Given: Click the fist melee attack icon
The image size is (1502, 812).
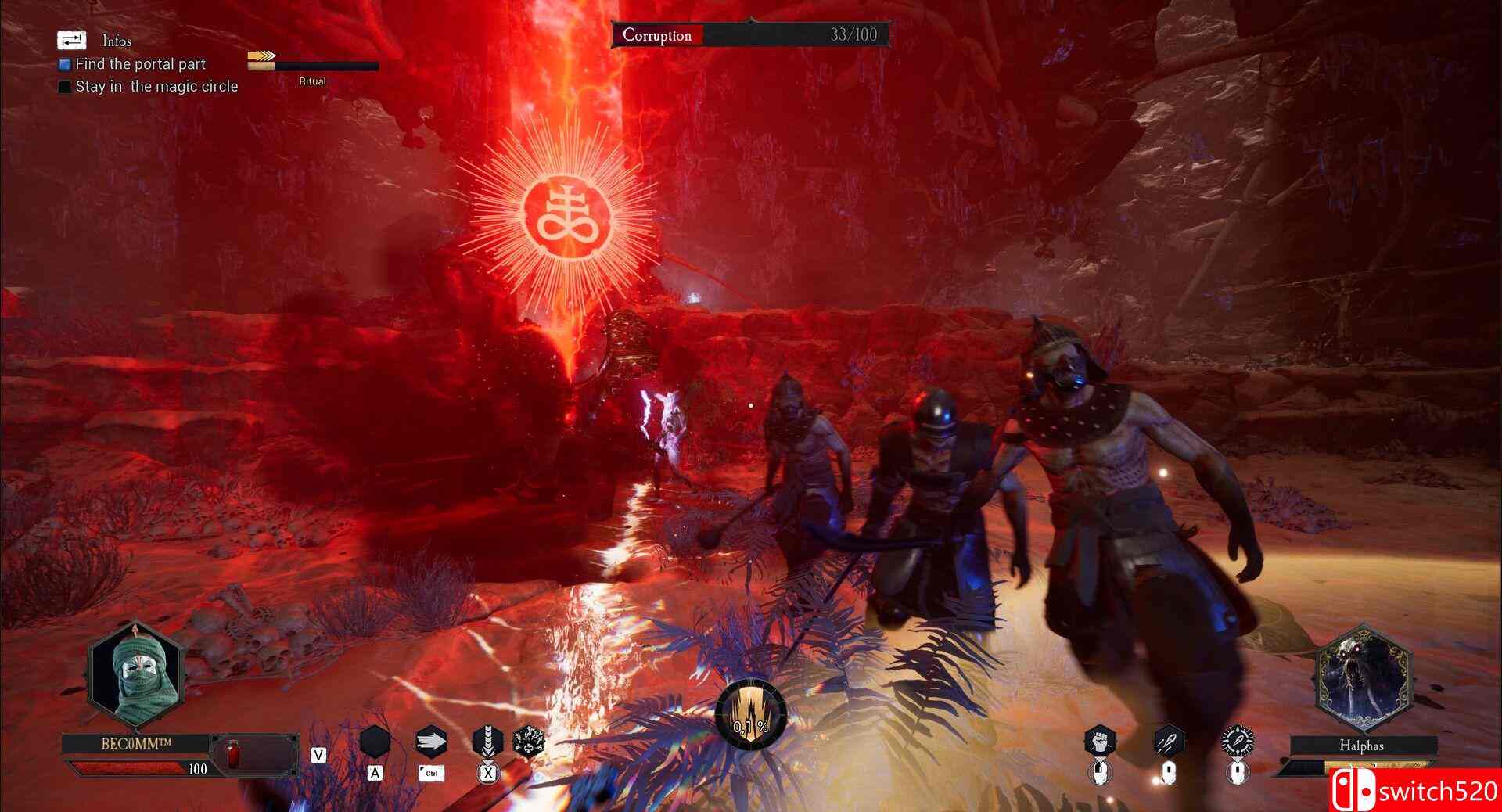Looking at the screenshot, I should [1099, 742].
